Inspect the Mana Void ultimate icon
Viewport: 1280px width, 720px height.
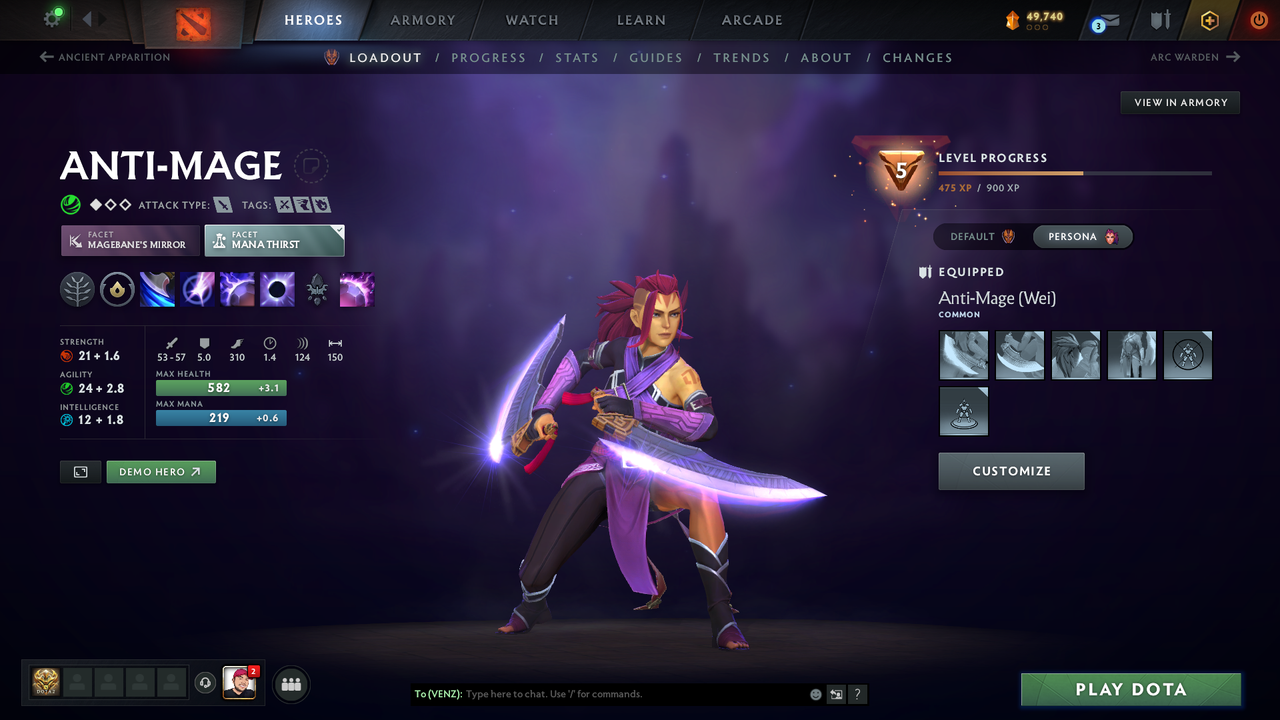(x=277, y=289)
